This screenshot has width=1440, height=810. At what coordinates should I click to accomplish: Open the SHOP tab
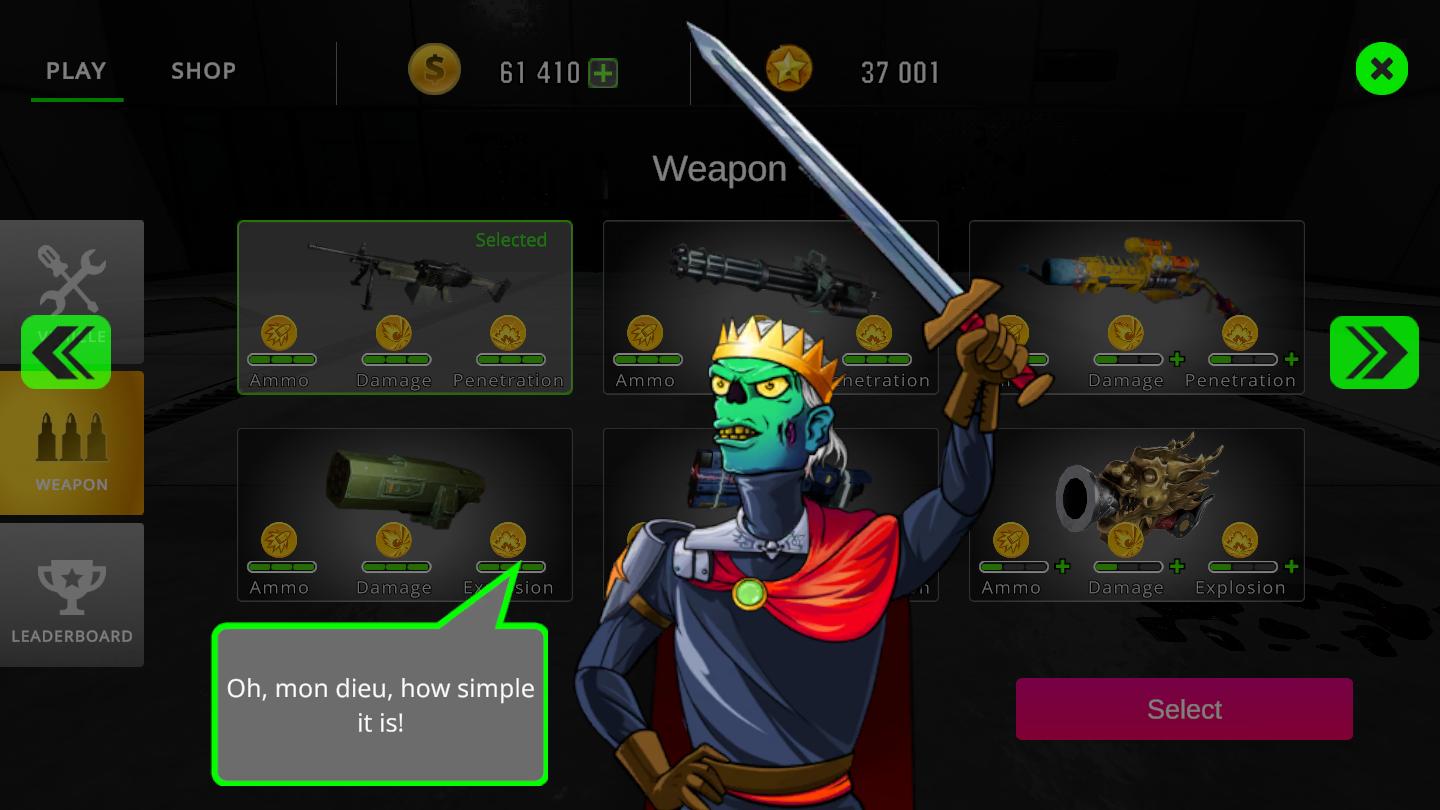click(x=203, y=71)
